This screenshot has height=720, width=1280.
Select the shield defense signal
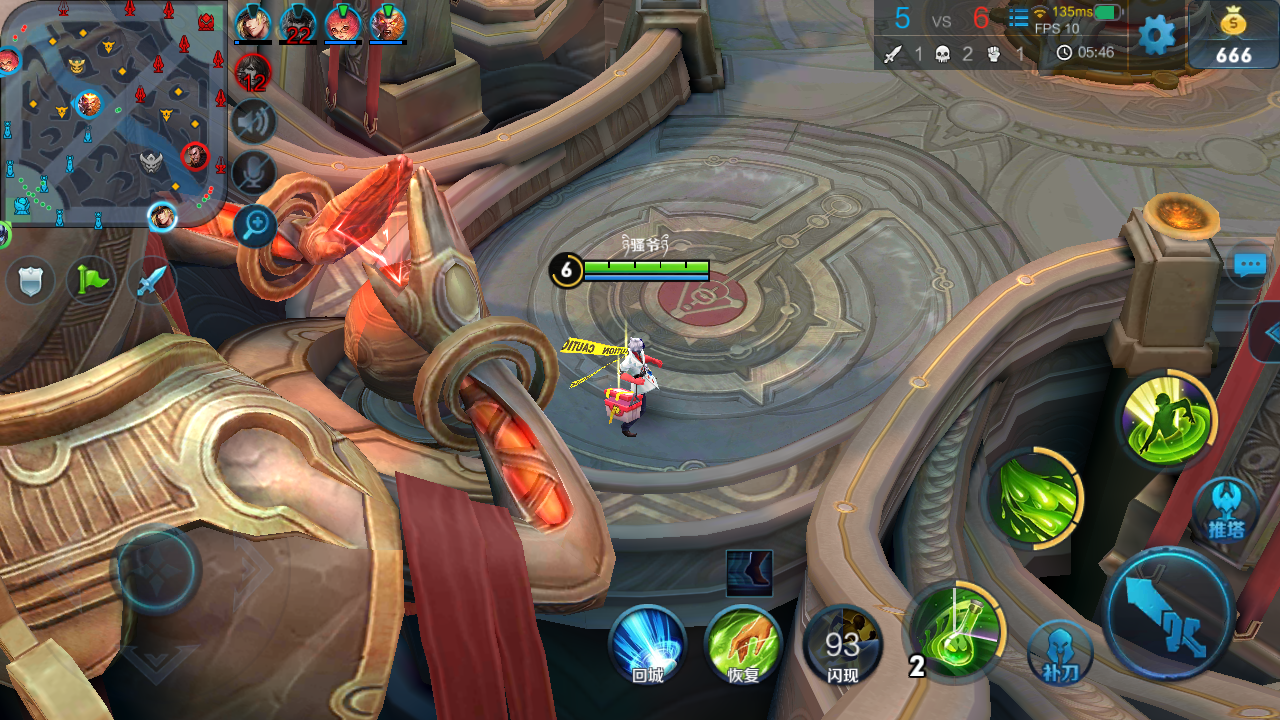click(30, 281)
